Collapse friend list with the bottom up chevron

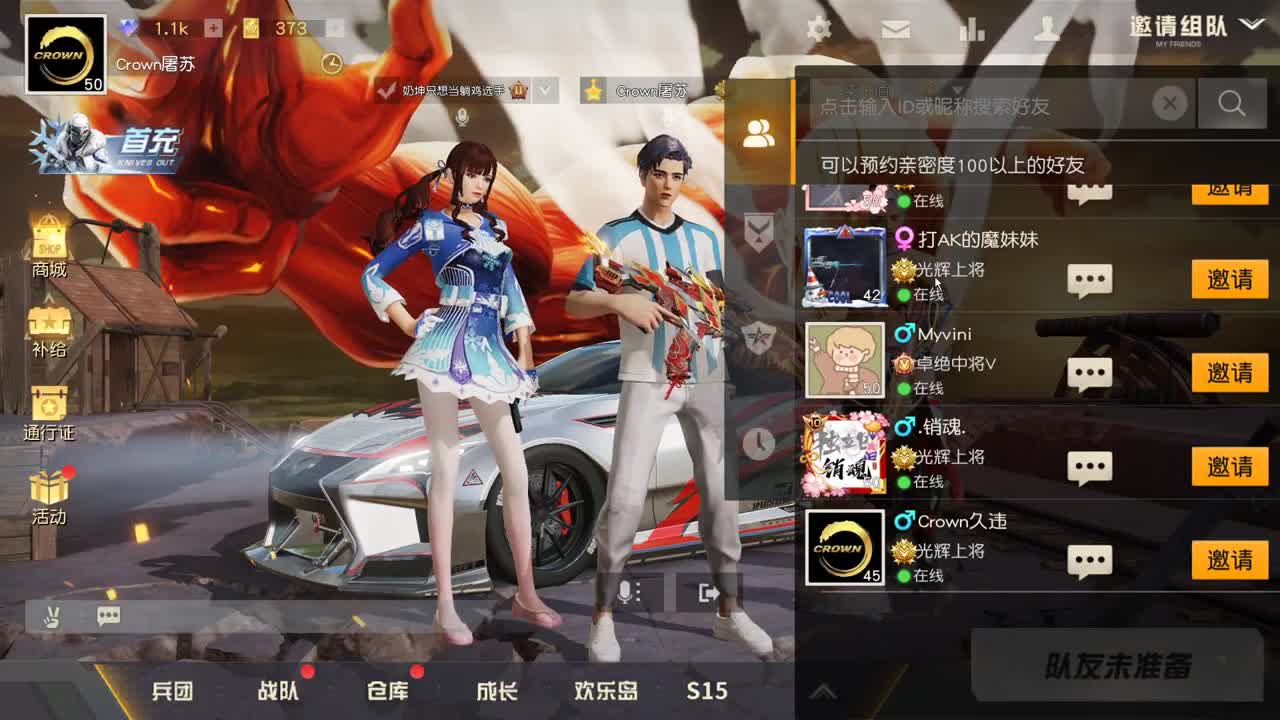pyautogui.click(x=825, y=689)
